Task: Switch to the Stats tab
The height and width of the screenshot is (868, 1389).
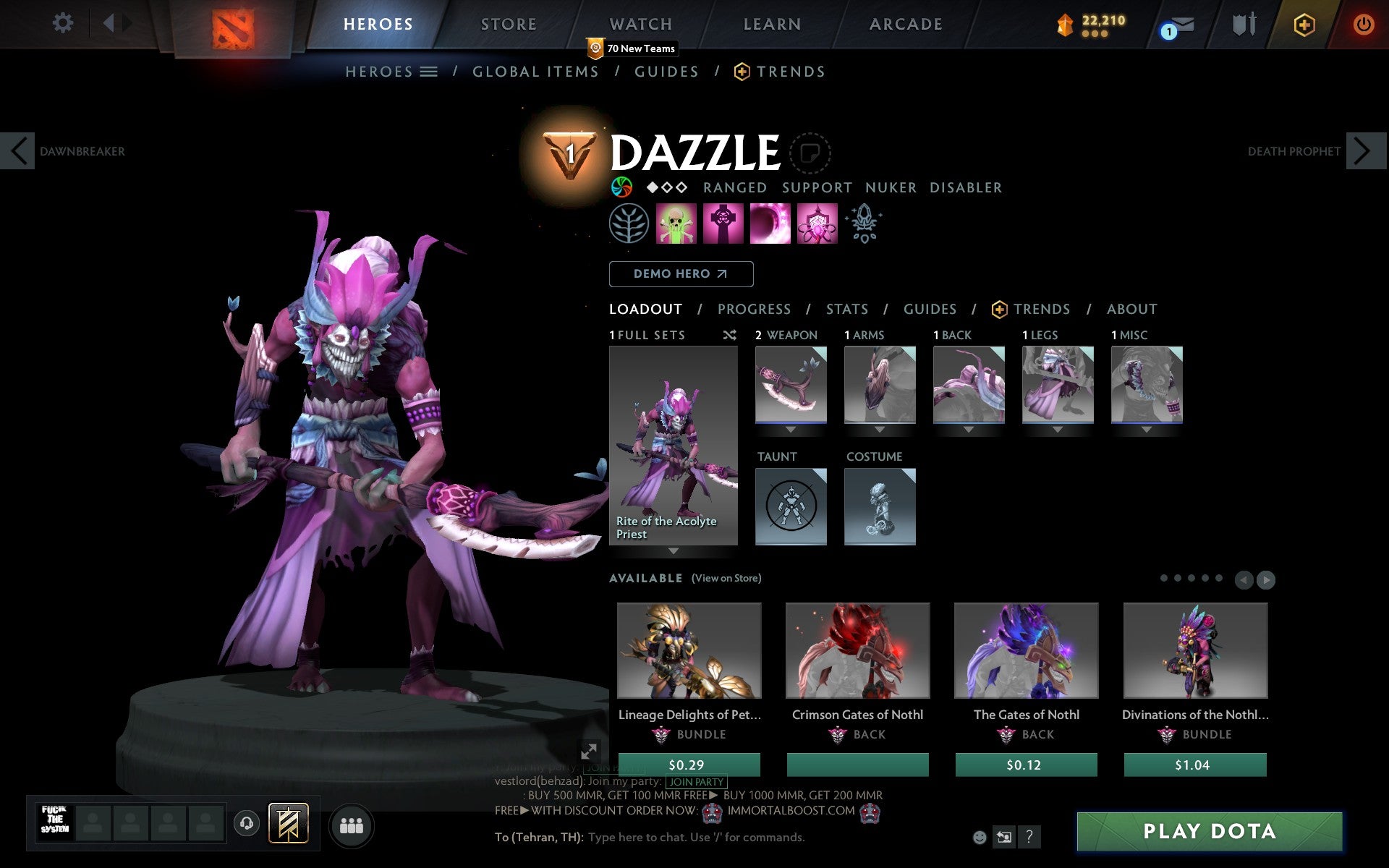Action: pyautogui.click(x=846, y=309)
